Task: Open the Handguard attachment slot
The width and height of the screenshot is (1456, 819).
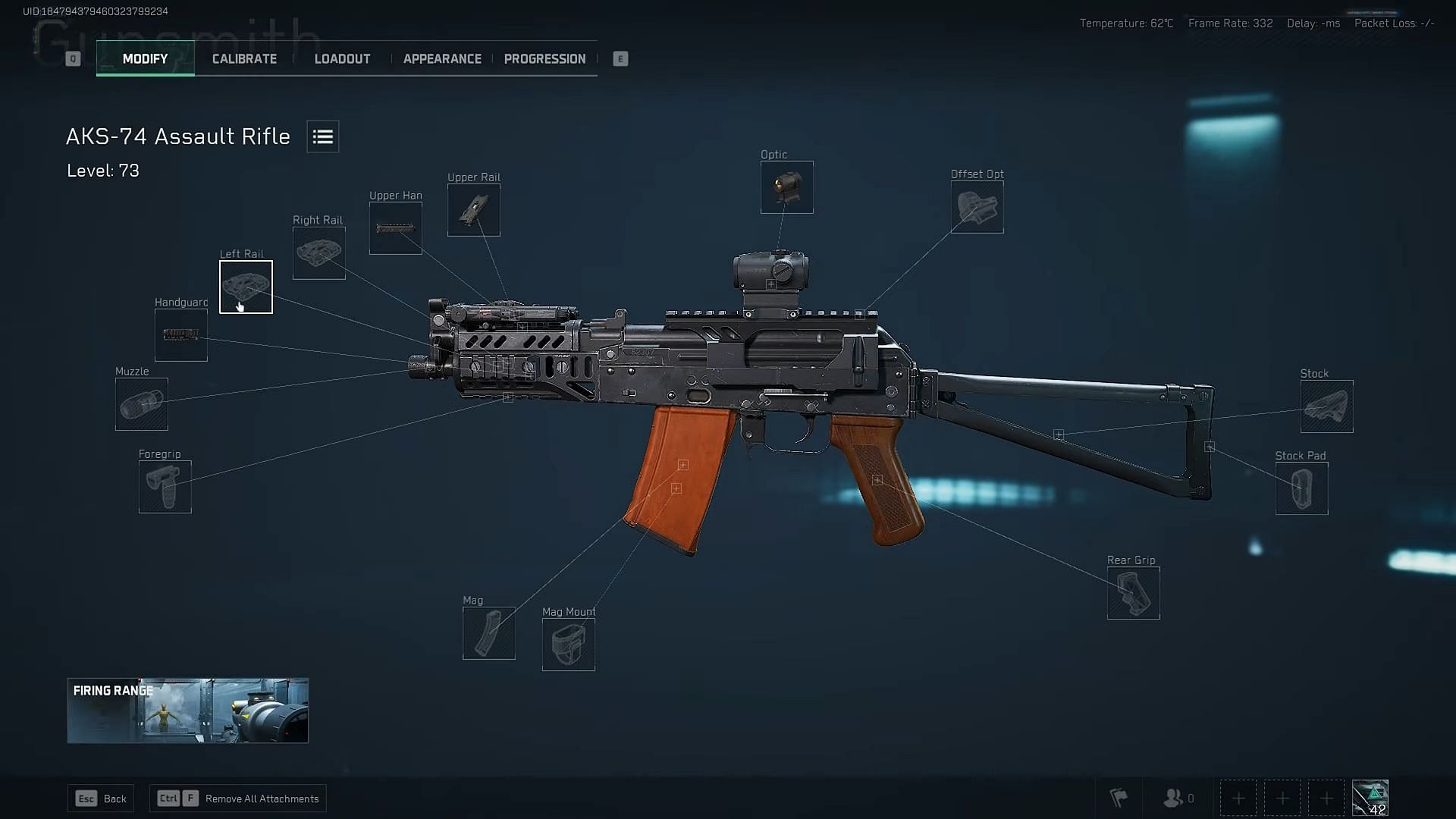Action: (x=180, y=334)
